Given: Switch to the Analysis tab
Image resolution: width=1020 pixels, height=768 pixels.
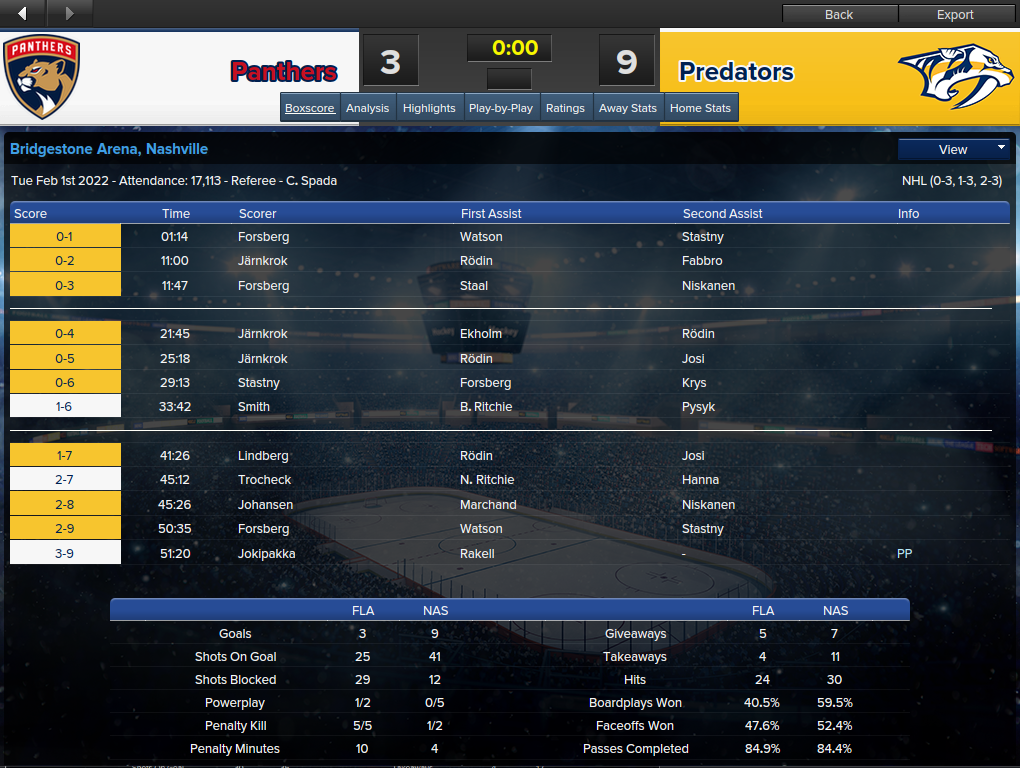Looking at the screenshot, I should tap(367, 108).
